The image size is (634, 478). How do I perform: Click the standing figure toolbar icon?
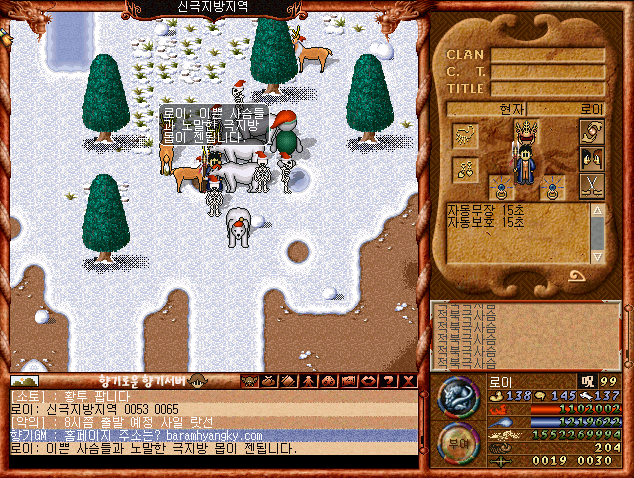[307, 381]
